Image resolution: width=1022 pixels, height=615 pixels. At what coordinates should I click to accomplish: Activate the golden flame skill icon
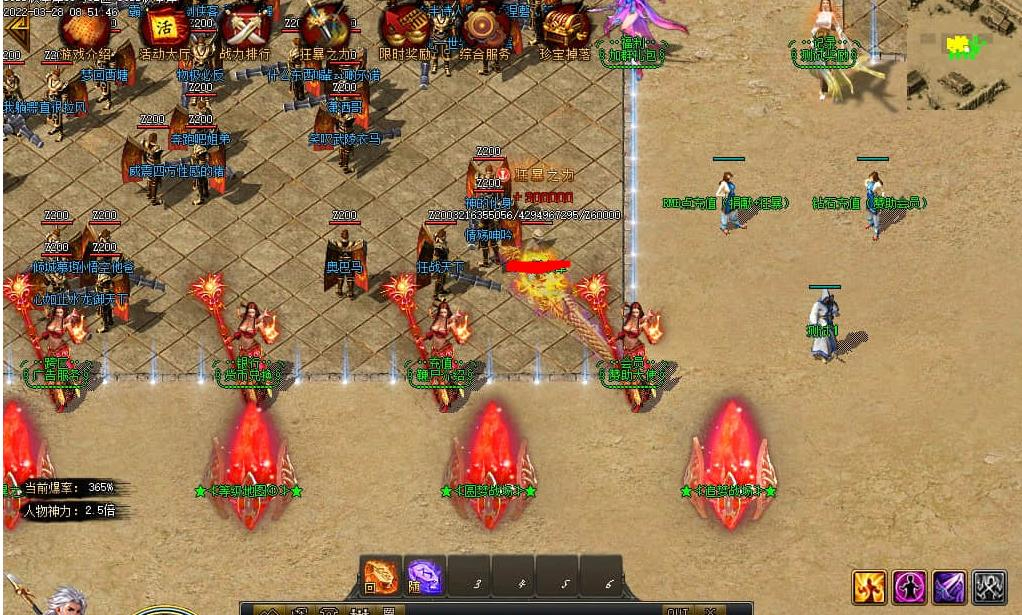(x=869, y=587)
